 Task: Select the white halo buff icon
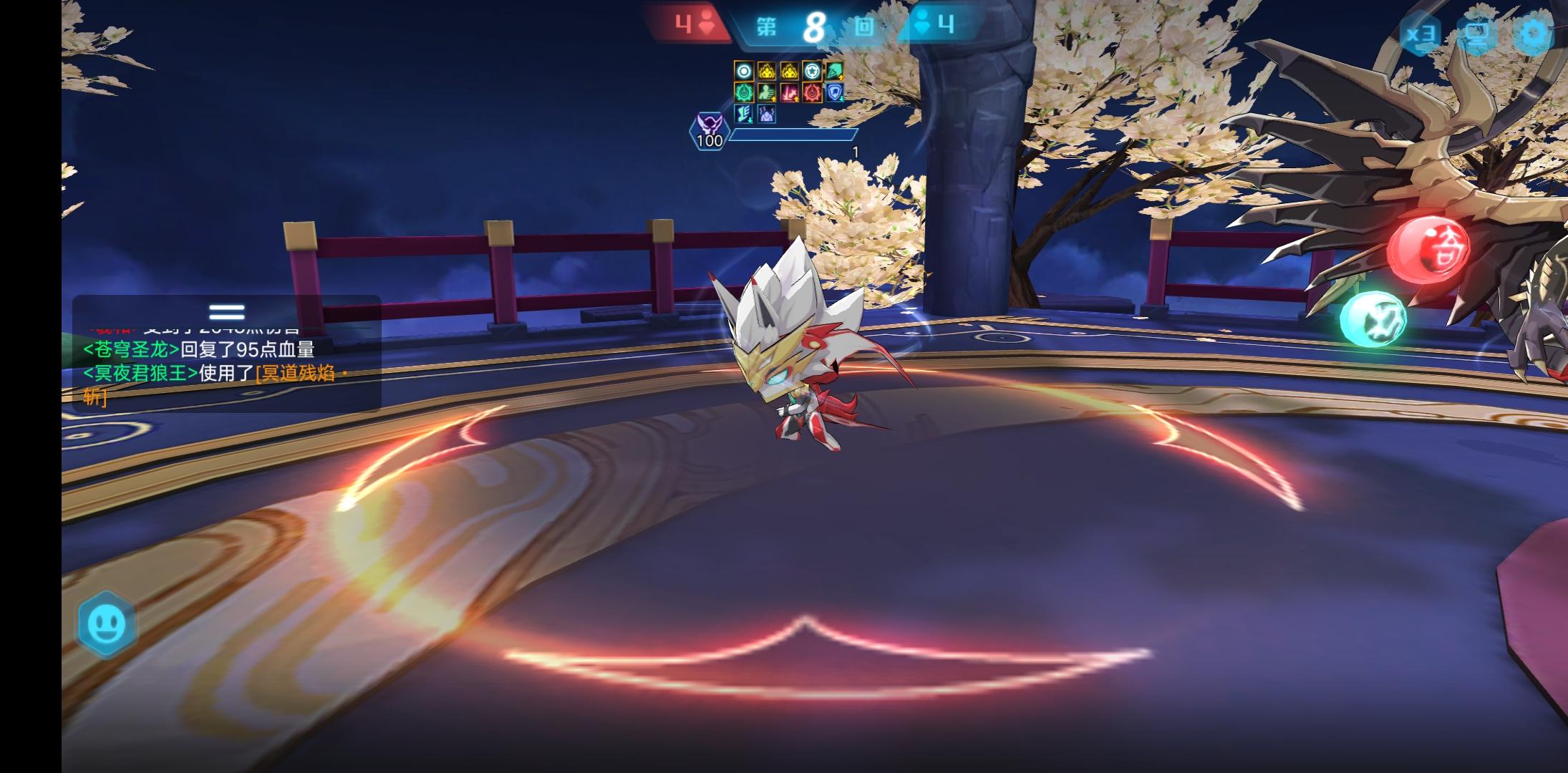tap(743, 71)
